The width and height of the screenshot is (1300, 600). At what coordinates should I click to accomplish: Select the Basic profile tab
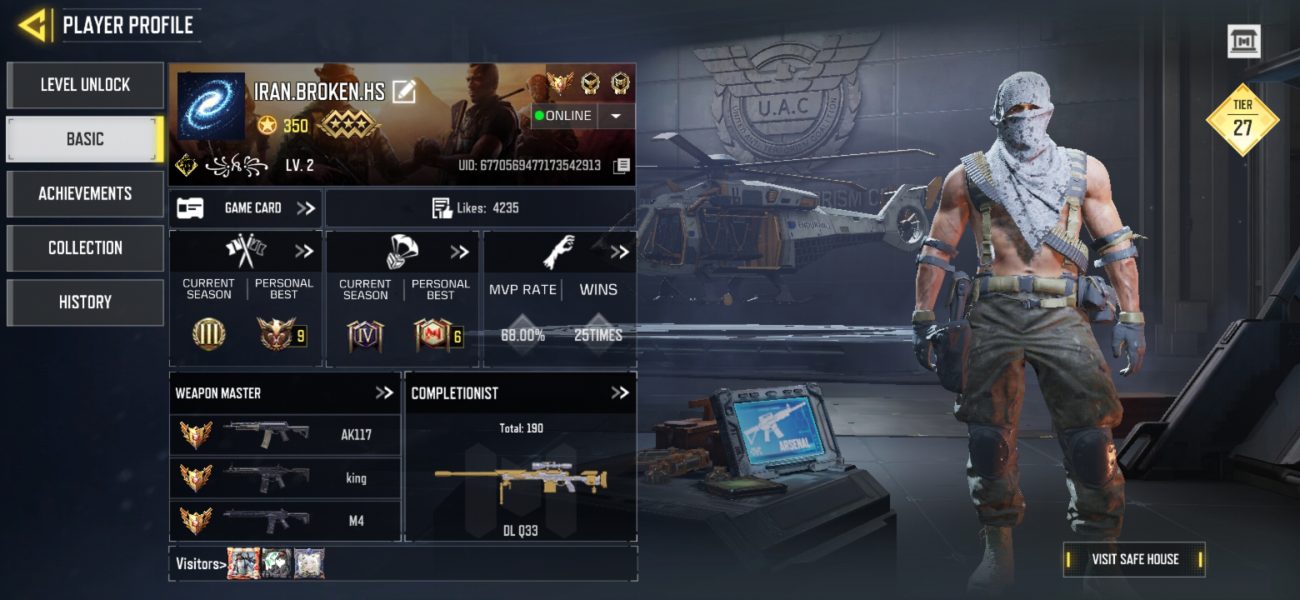pos(85,139)
